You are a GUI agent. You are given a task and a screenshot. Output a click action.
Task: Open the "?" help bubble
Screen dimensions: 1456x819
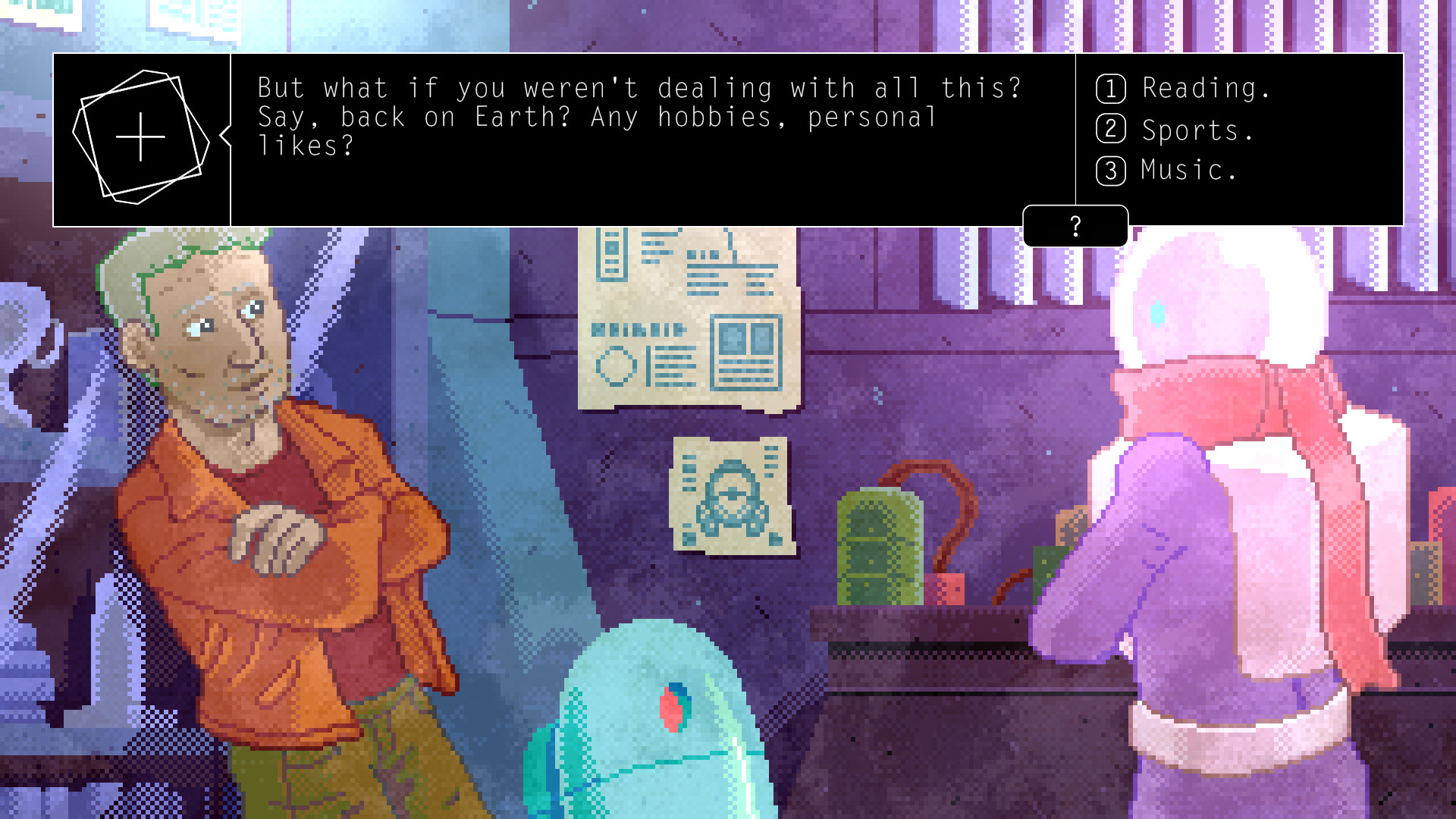pos(1074,224)
